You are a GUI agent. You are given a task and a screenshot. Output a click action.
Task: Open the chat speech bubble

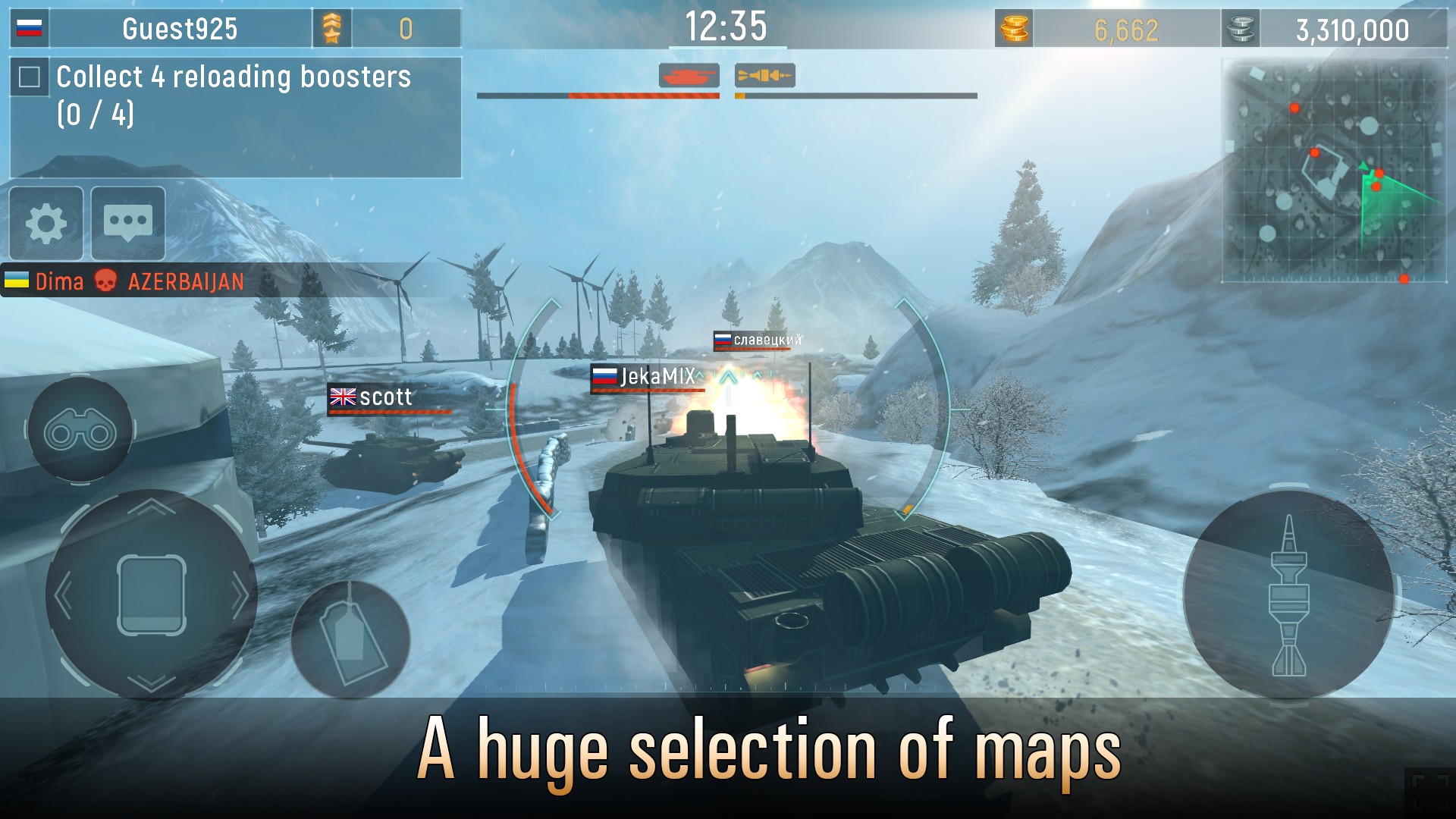tap(127, 224)
